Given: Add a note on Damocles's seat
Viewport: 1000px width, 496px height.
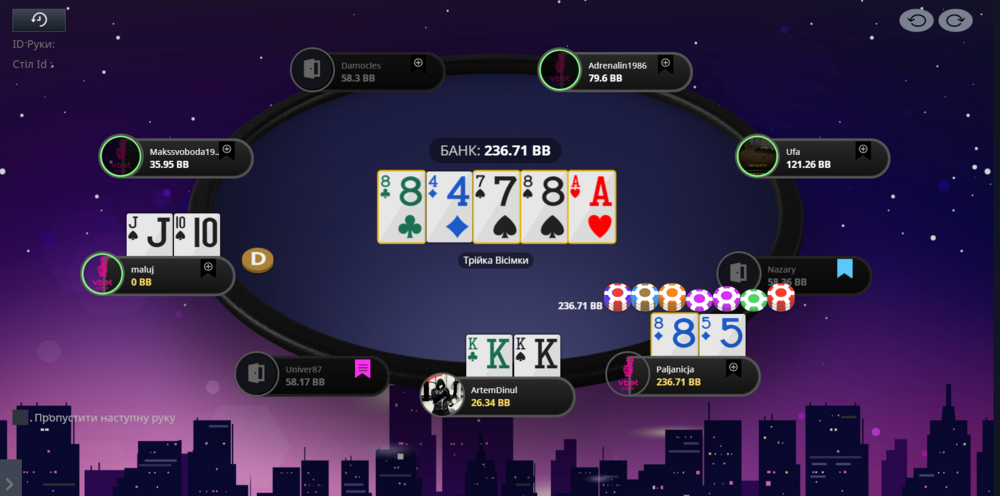Looking at the screenshot, I should point(418,63).
